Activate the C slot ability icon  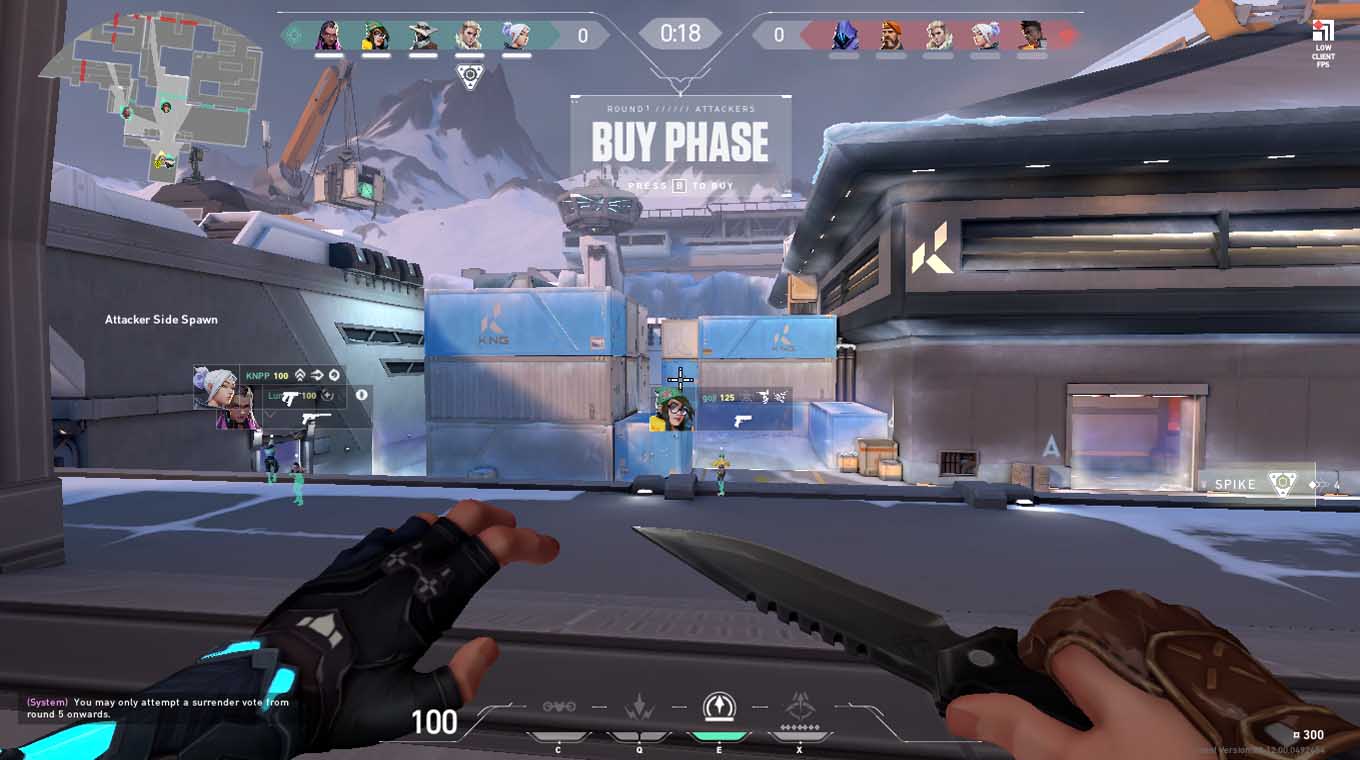point(559,708)
